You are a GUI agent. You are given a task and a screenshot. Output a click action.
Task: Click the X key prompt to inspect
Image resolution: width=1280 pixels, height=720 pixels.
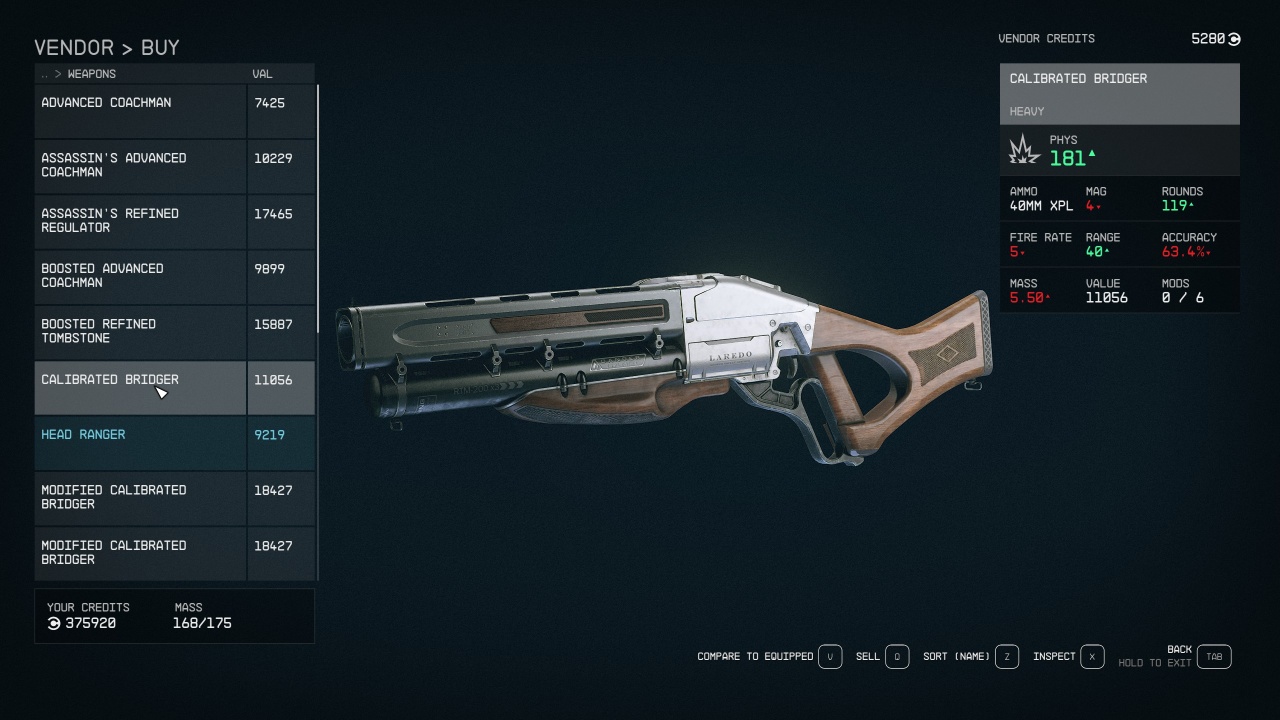1091,657
